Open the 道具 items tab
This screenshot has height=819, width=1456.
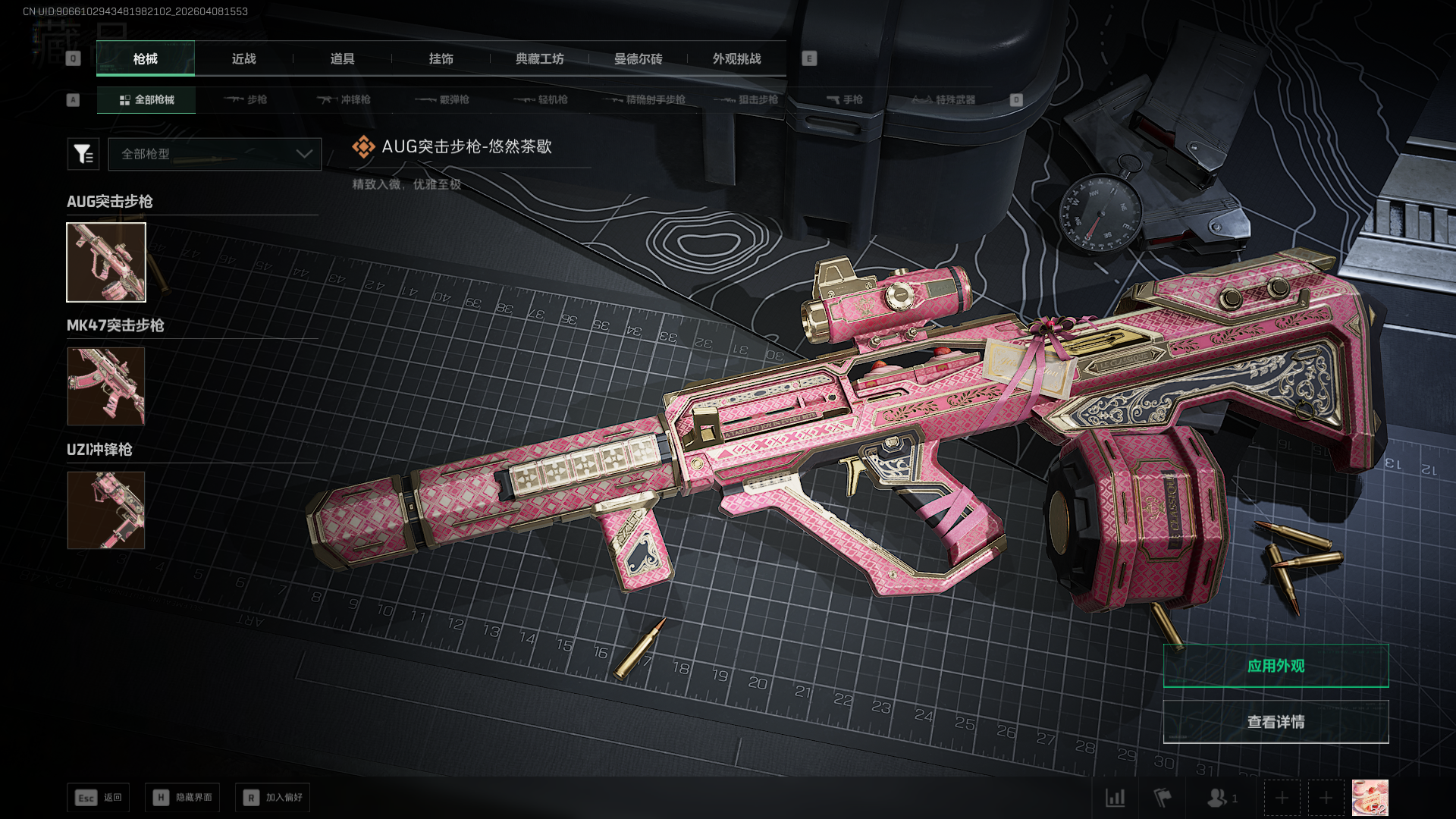click(343, 58)
